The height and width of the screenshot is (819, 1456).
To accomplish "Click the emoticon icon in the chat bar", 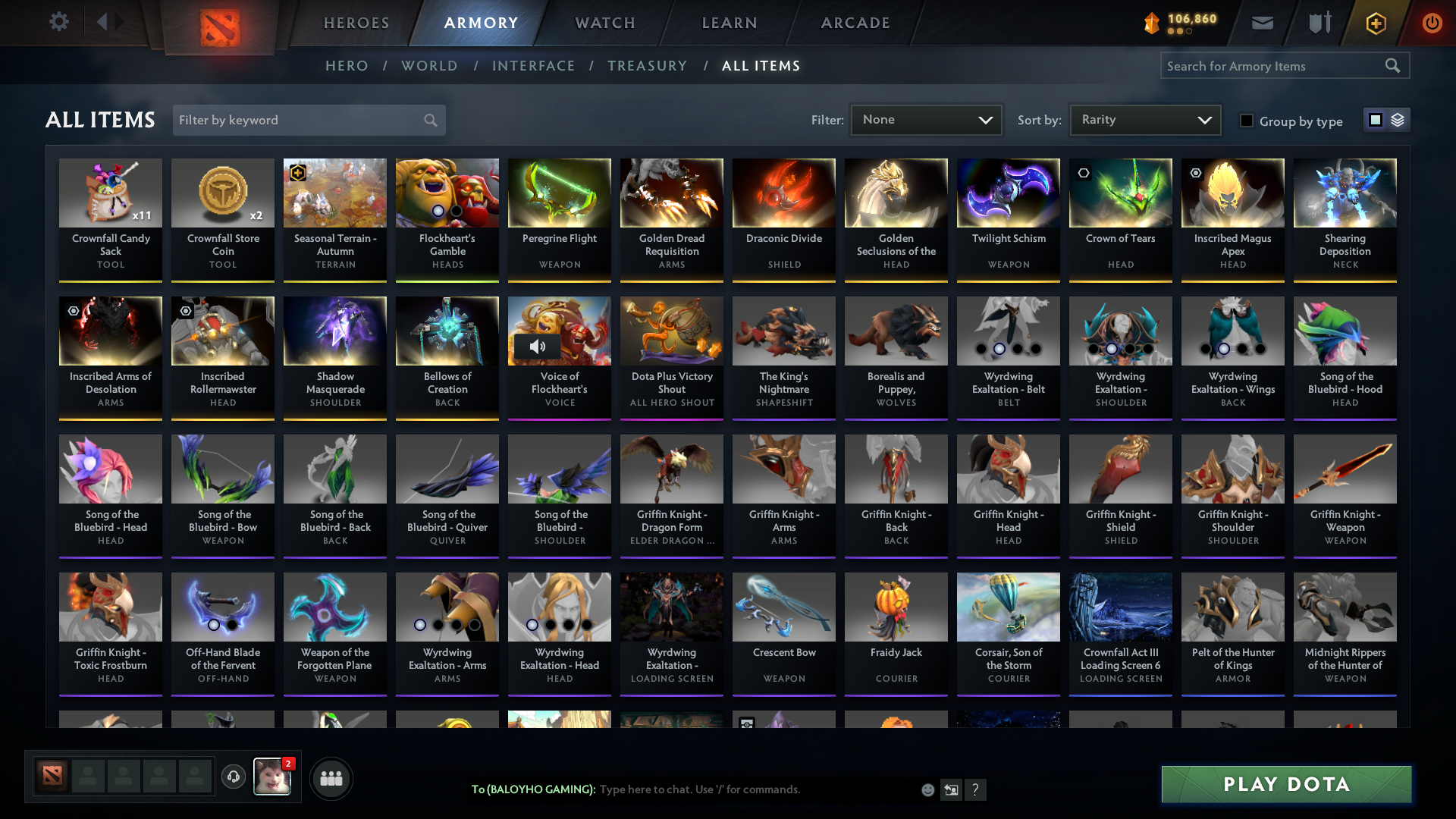I will (927, 789).
